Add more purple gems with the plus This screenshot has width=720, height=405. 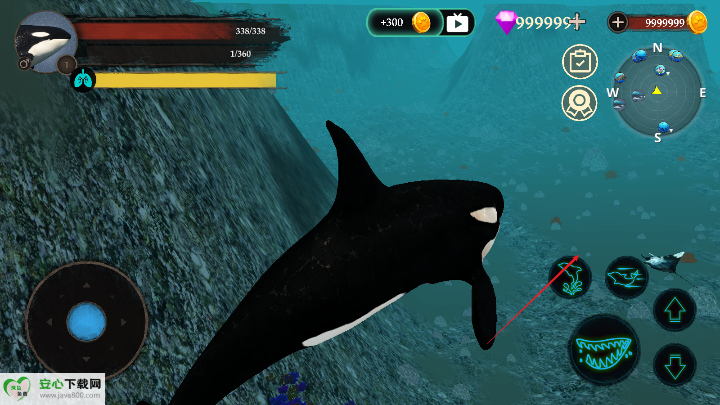(x=576, y=22)
